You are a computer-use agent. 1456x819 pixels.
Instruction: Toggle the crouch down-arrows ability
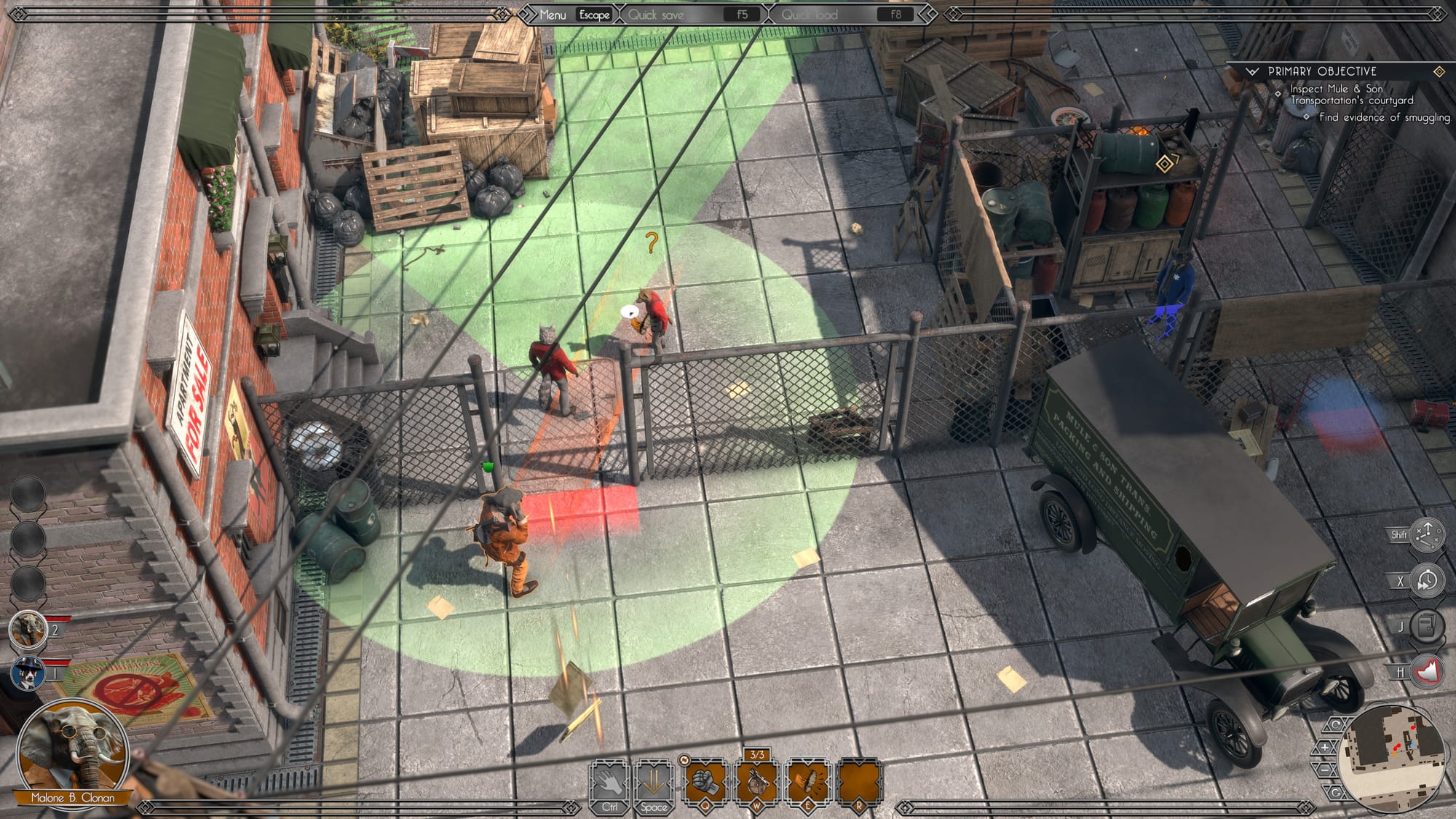point(653,783)
